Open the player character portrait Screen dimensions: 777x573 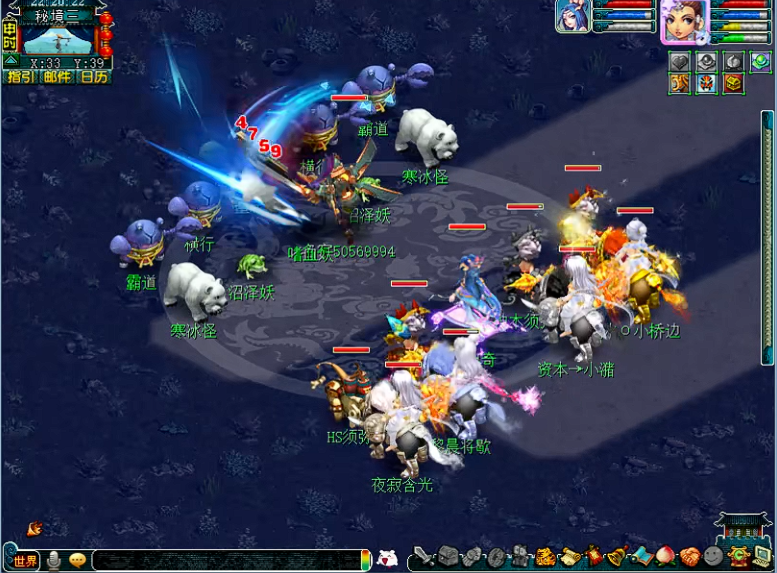click(683, 21)
